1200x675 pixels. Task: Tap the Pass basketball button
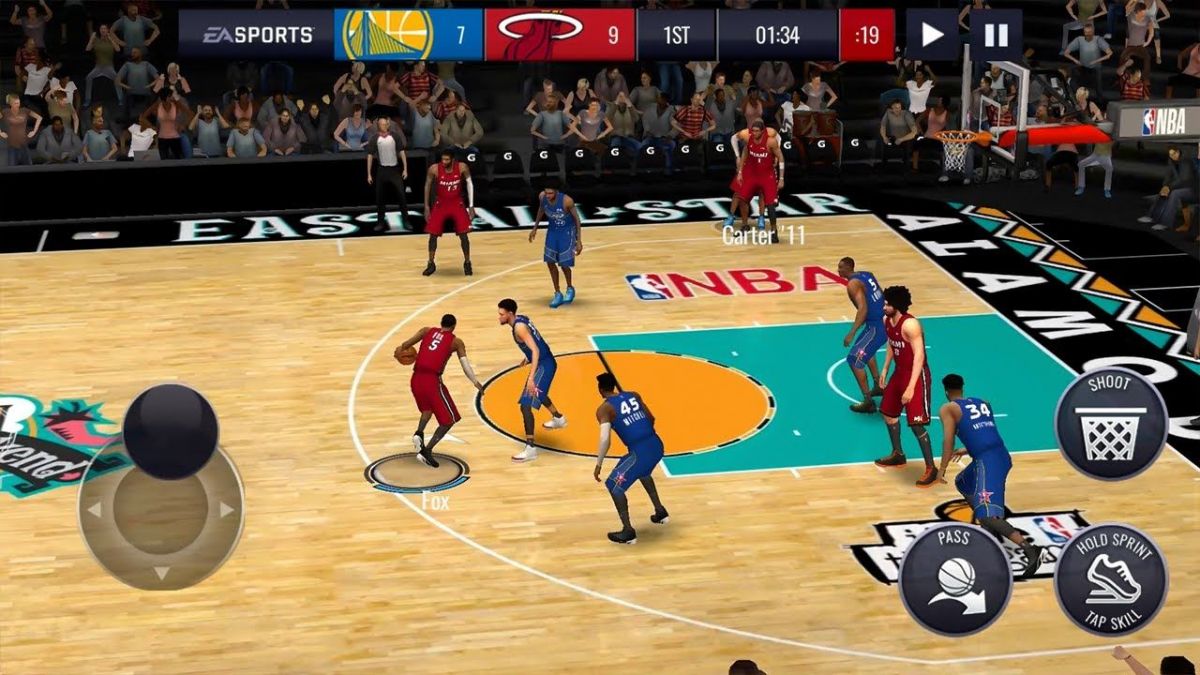(x=954, y=579)
